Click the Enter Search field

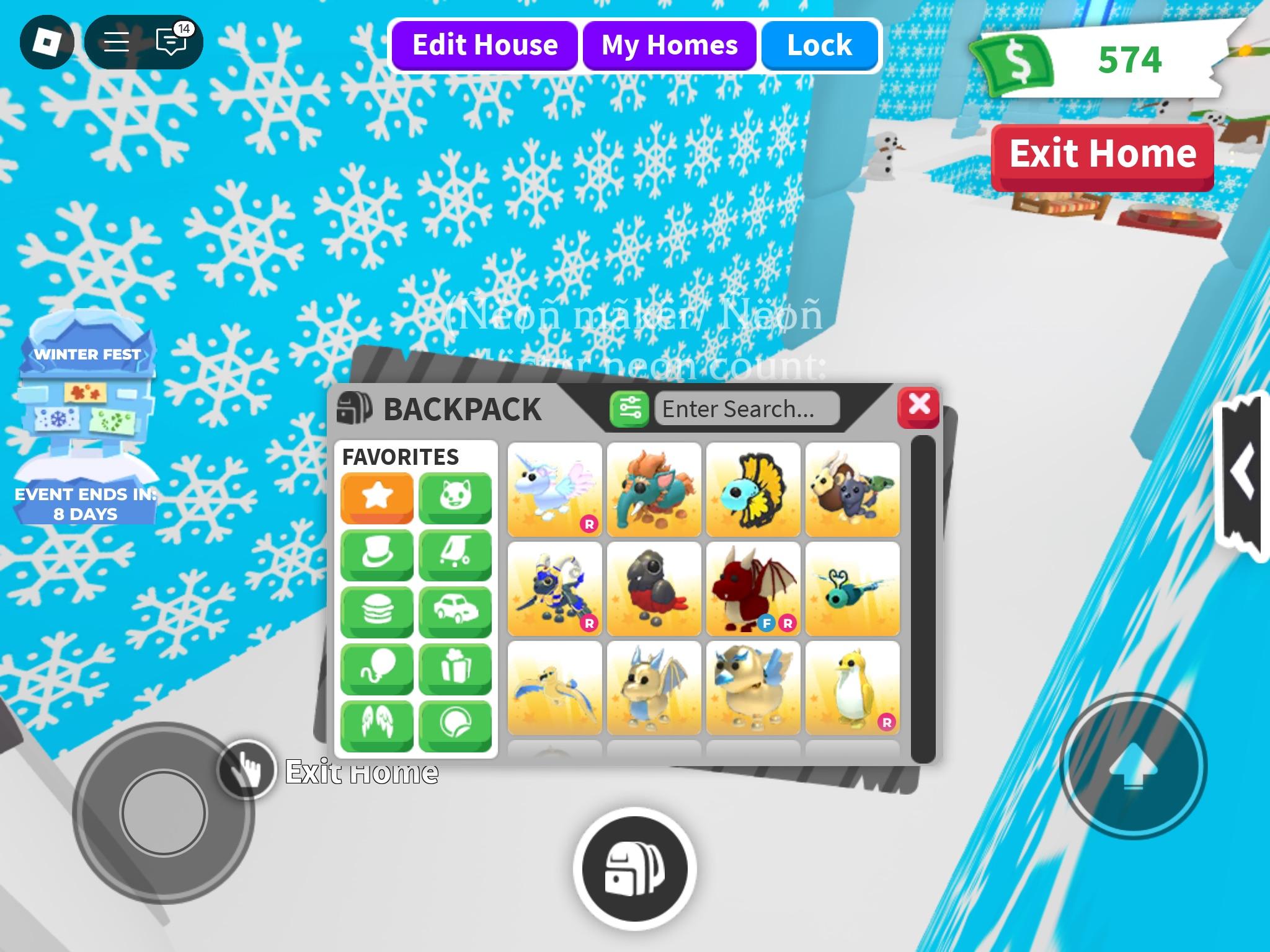(746, 409)
